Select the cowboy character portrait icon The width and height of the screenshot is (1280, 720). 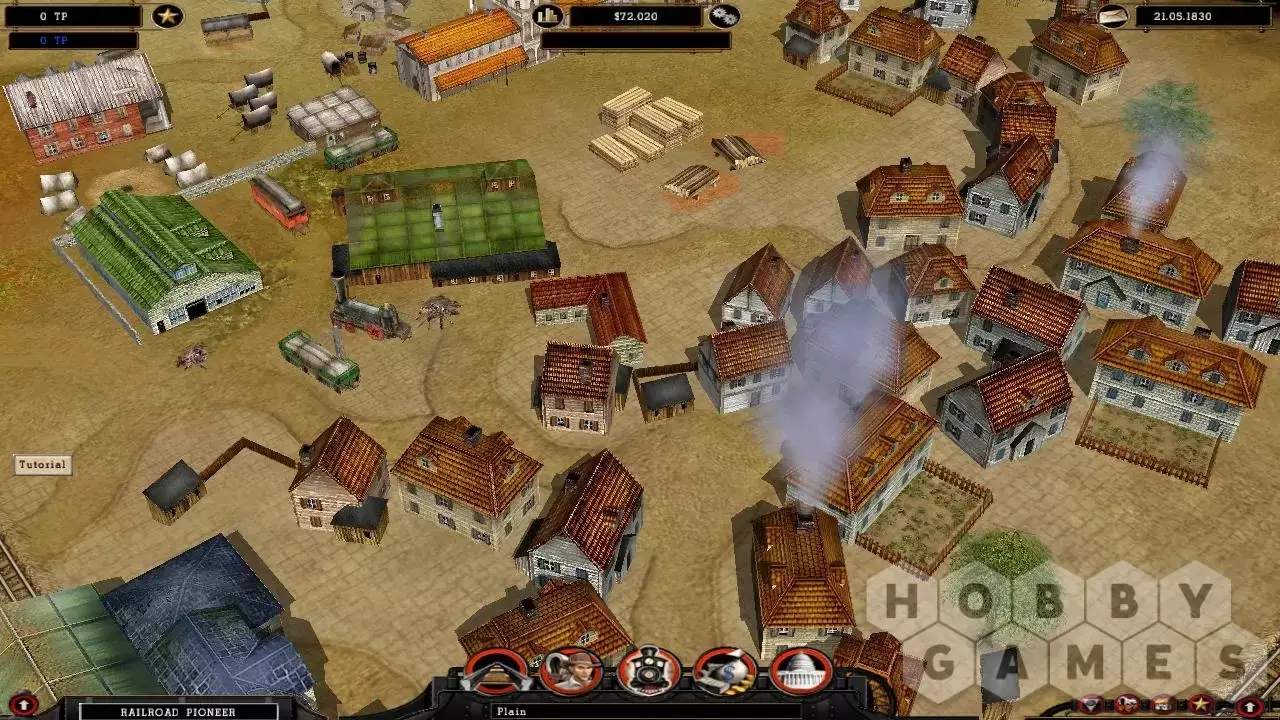click(571, 671)
